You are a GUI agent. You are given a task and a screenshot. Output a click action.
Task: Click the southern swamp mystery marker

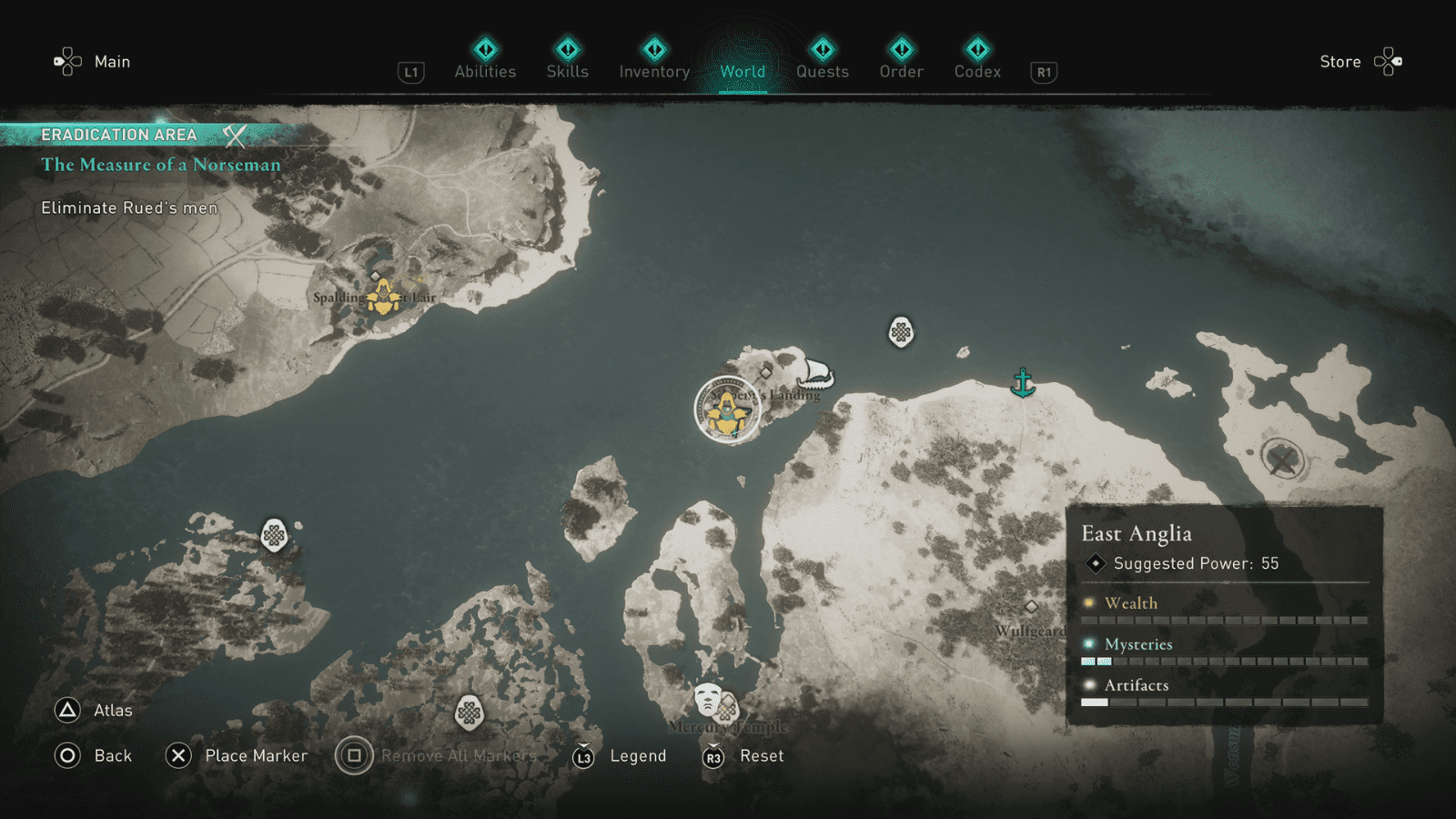click(x=470, y=713)
